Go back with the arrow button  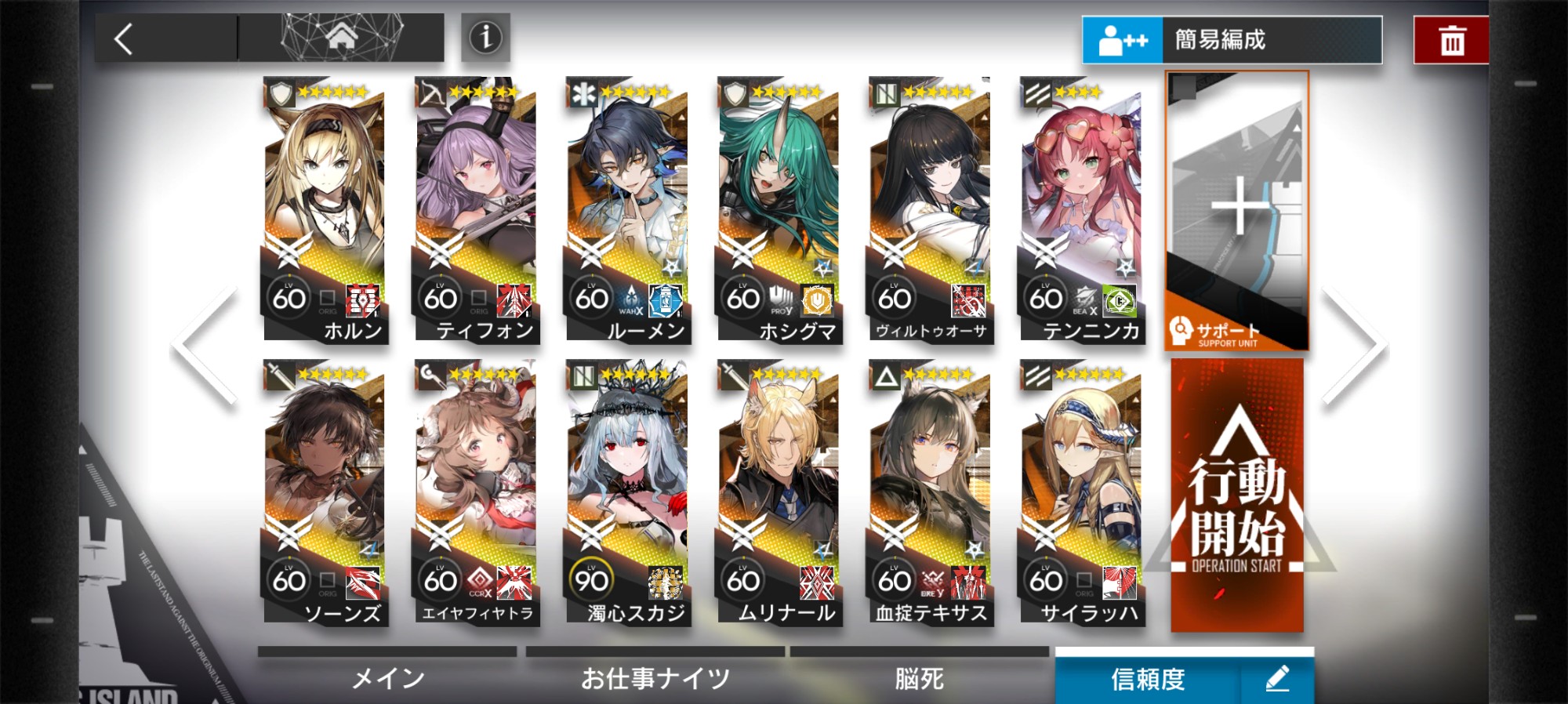coord(124,38)
